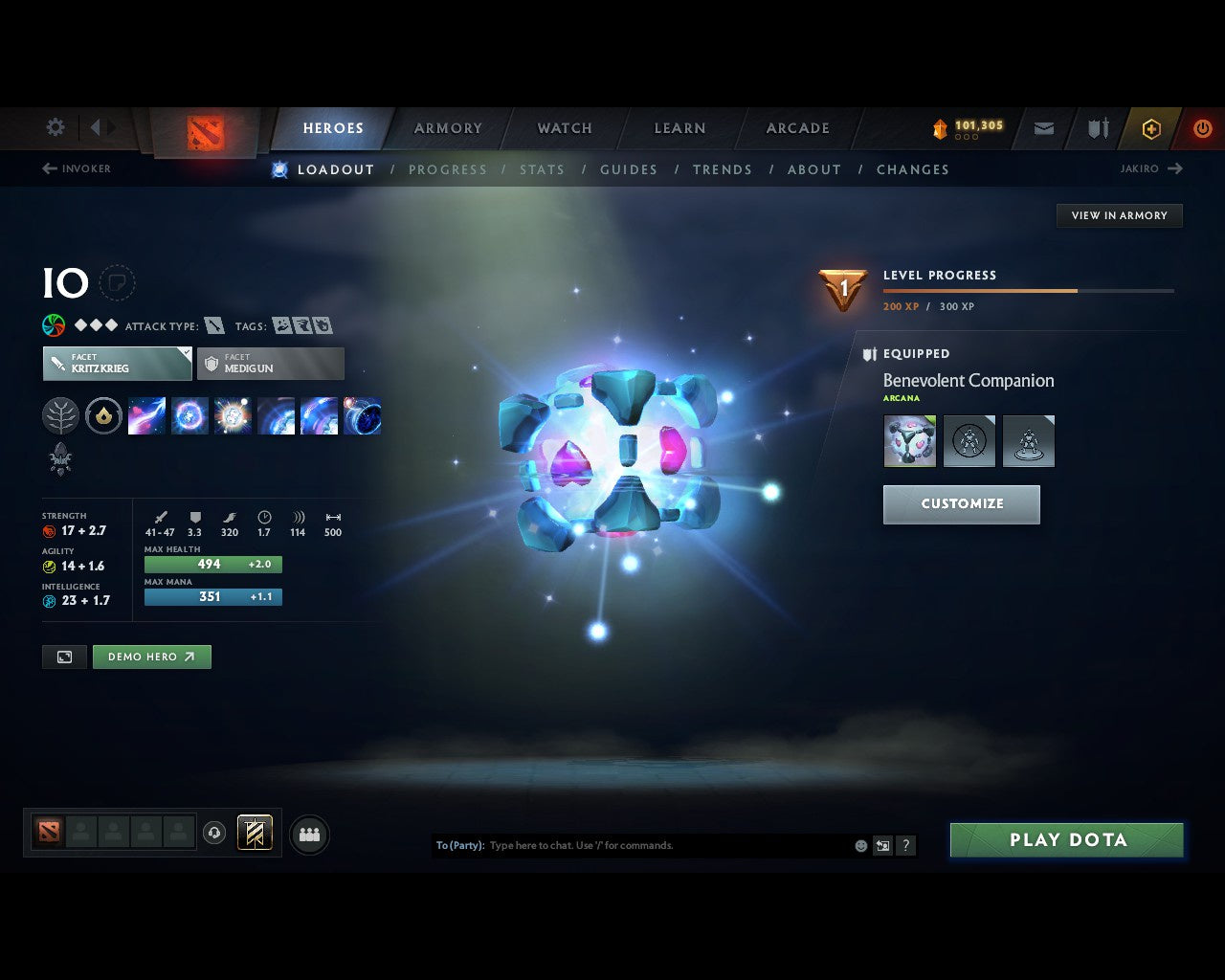
Task: Open the messages inbox envelope icon
Action: (x=1043, y=128)
